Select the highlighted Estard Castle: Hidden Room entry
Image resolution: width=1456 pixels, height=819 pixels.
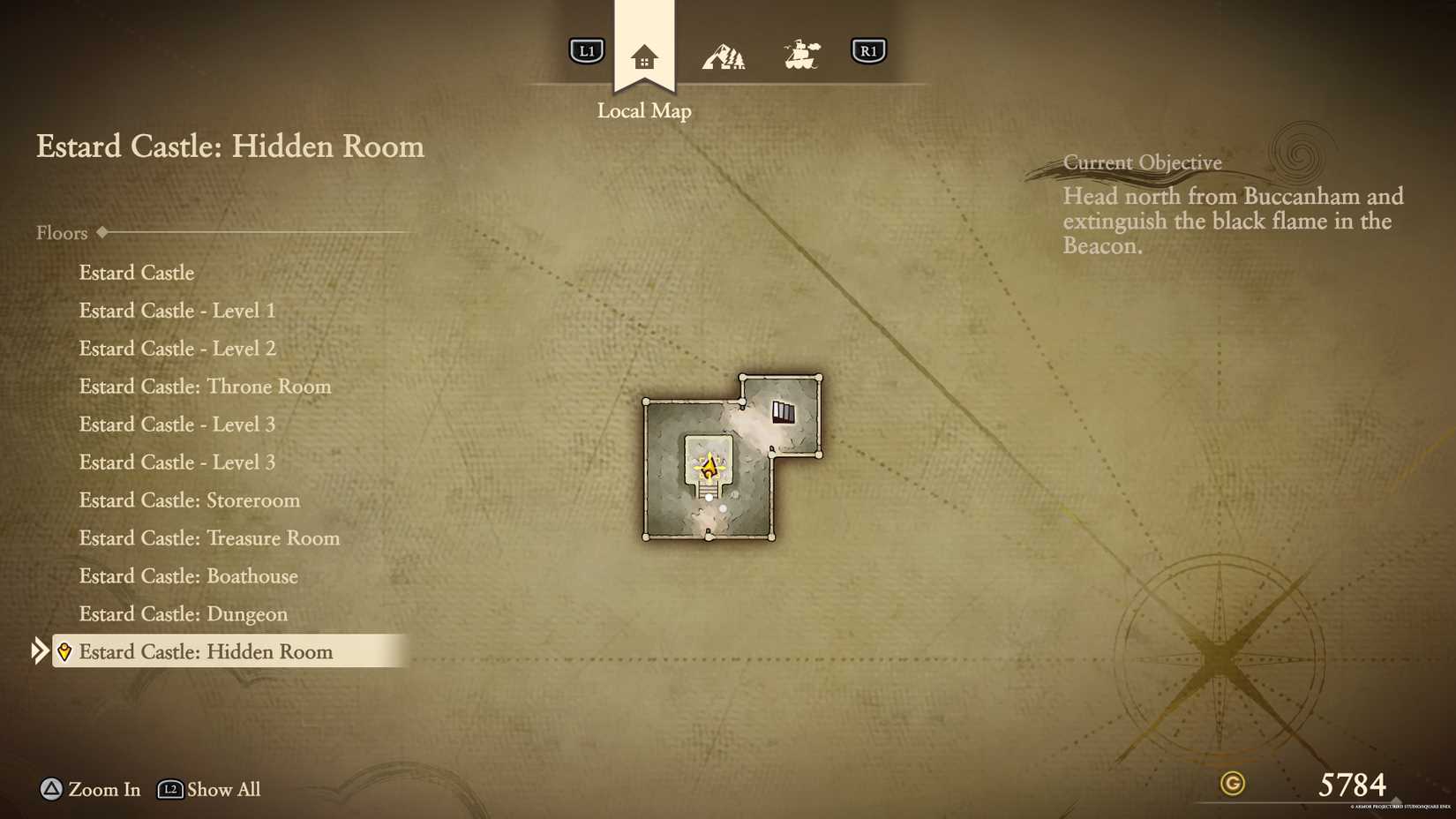pyautogui.click(x=206, y=651)
